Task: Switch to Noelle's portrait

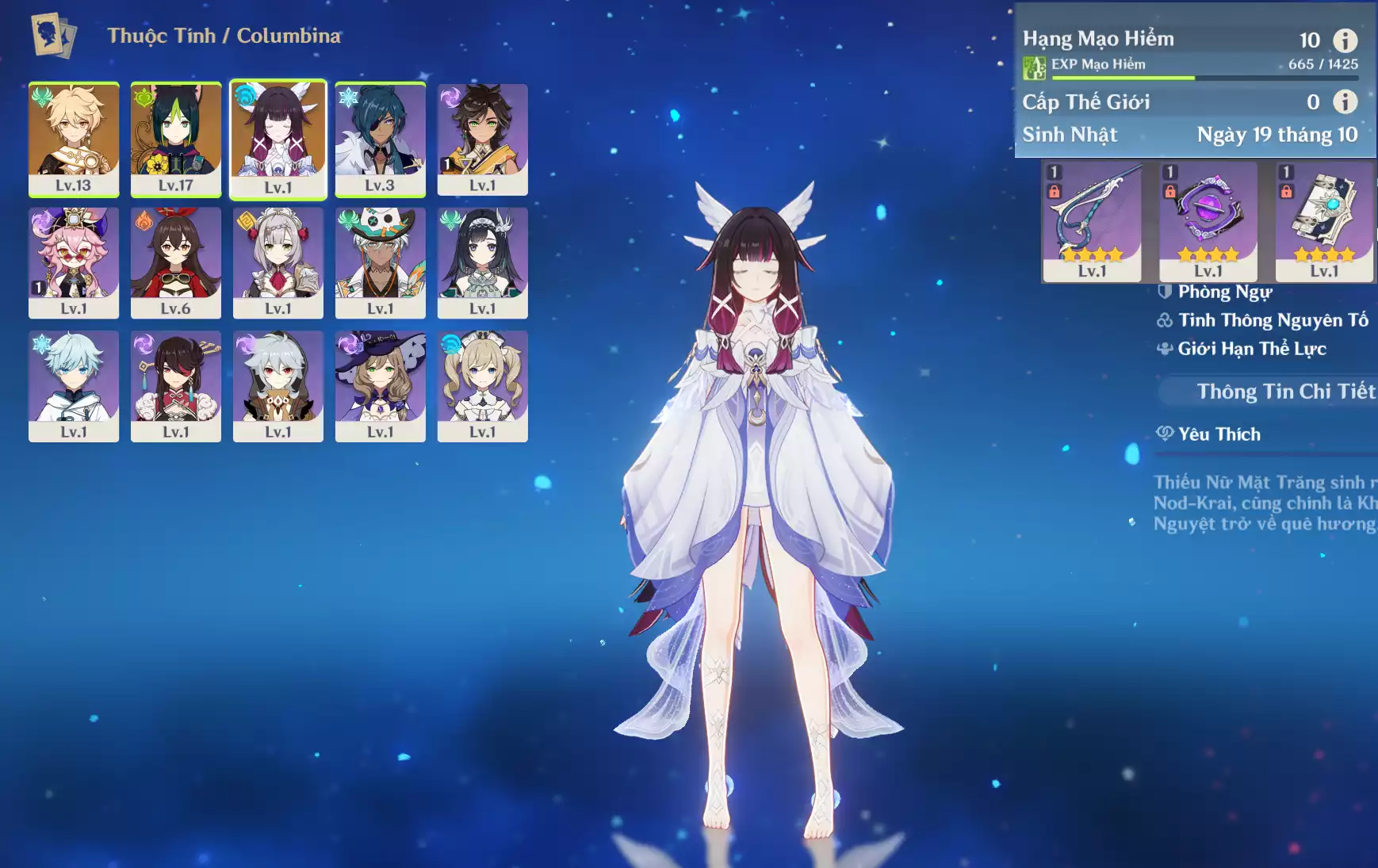Action: (278, 262)
